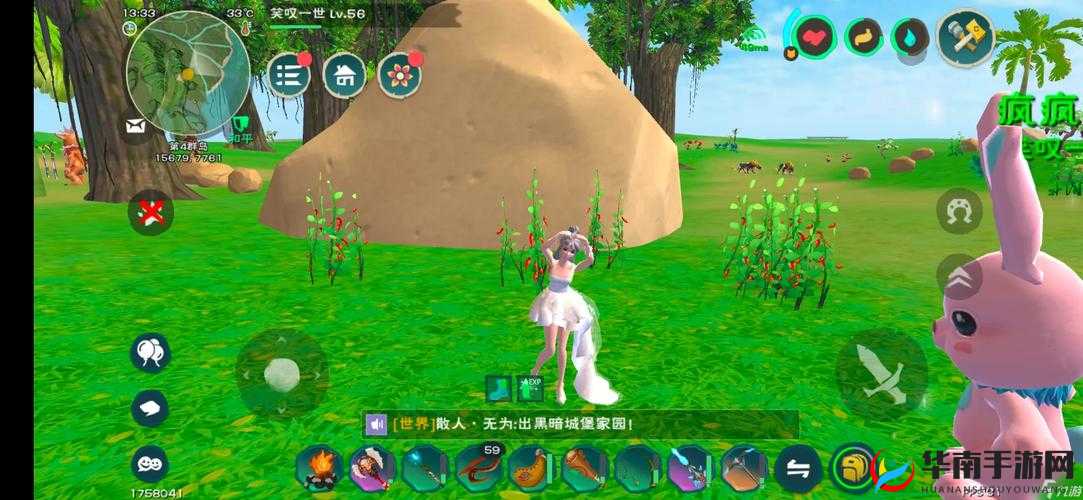Attack with the sword button
This screenshot has height=500, width=1083.
click(881, 373)
